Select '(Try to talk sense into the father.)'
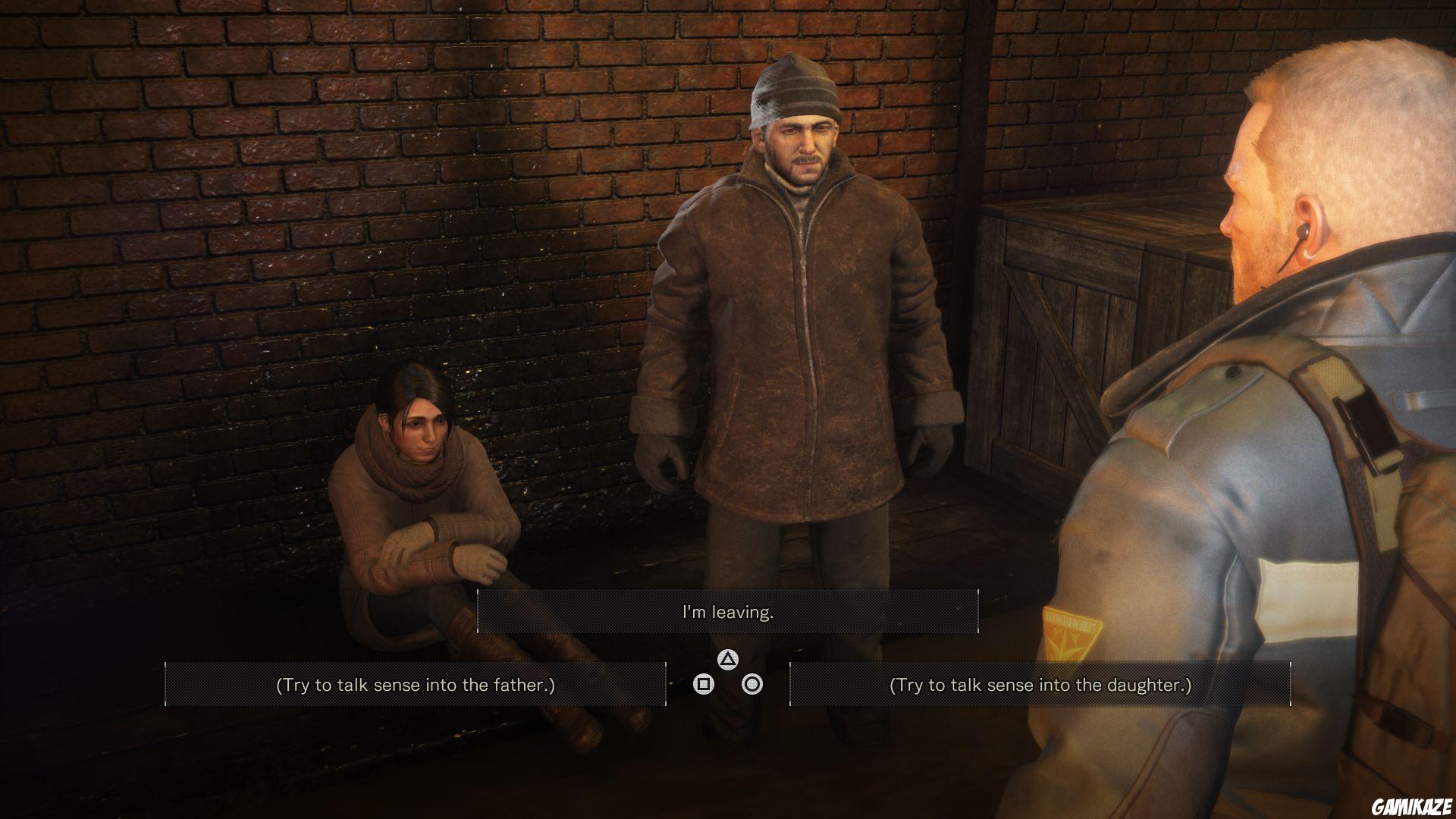Image resolution: width=1456 pixels, height=819 pixels. click(418, 683)
